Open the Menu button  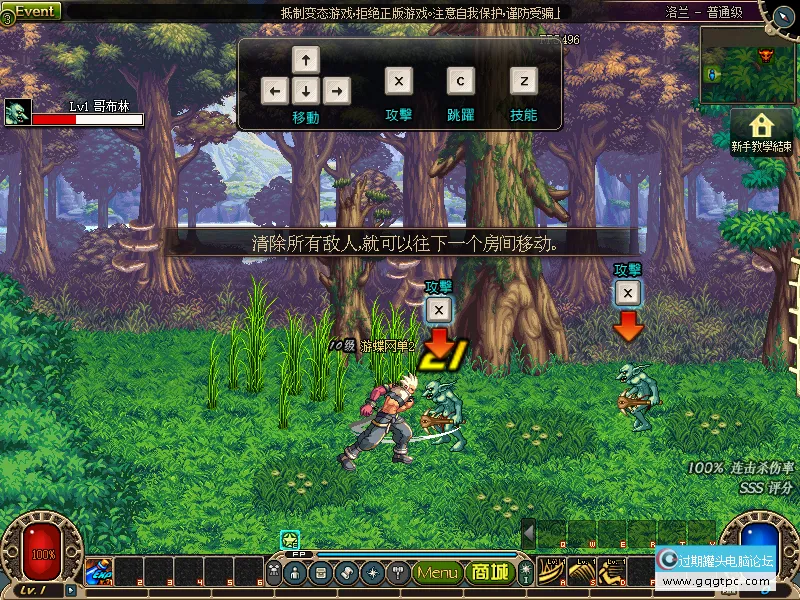(x=437, y=573)
